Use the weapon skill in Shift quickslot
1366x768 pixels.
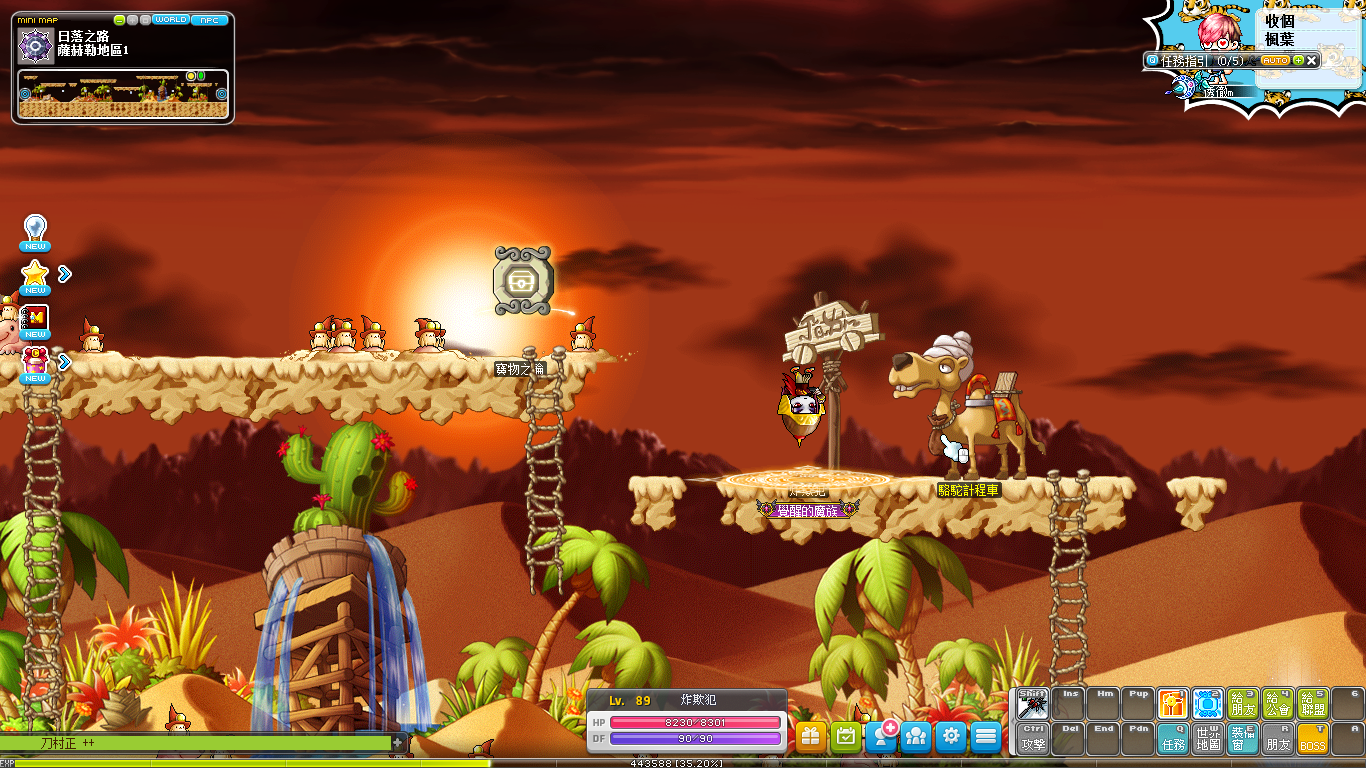click(1033, 704)
